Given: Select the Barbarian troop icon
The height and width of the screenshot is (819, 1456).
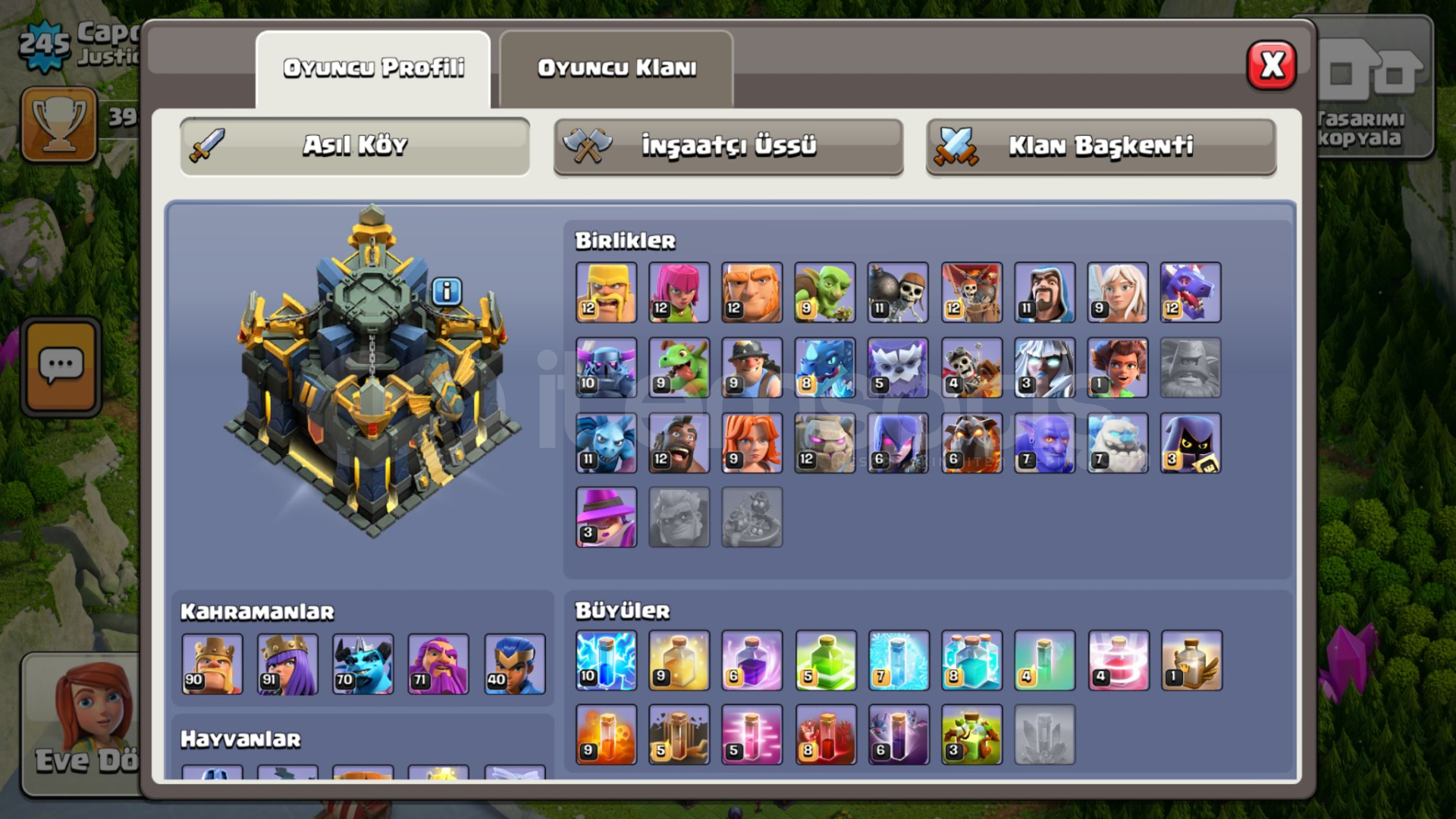Looking at the screenshot, I should click(606, 292).
